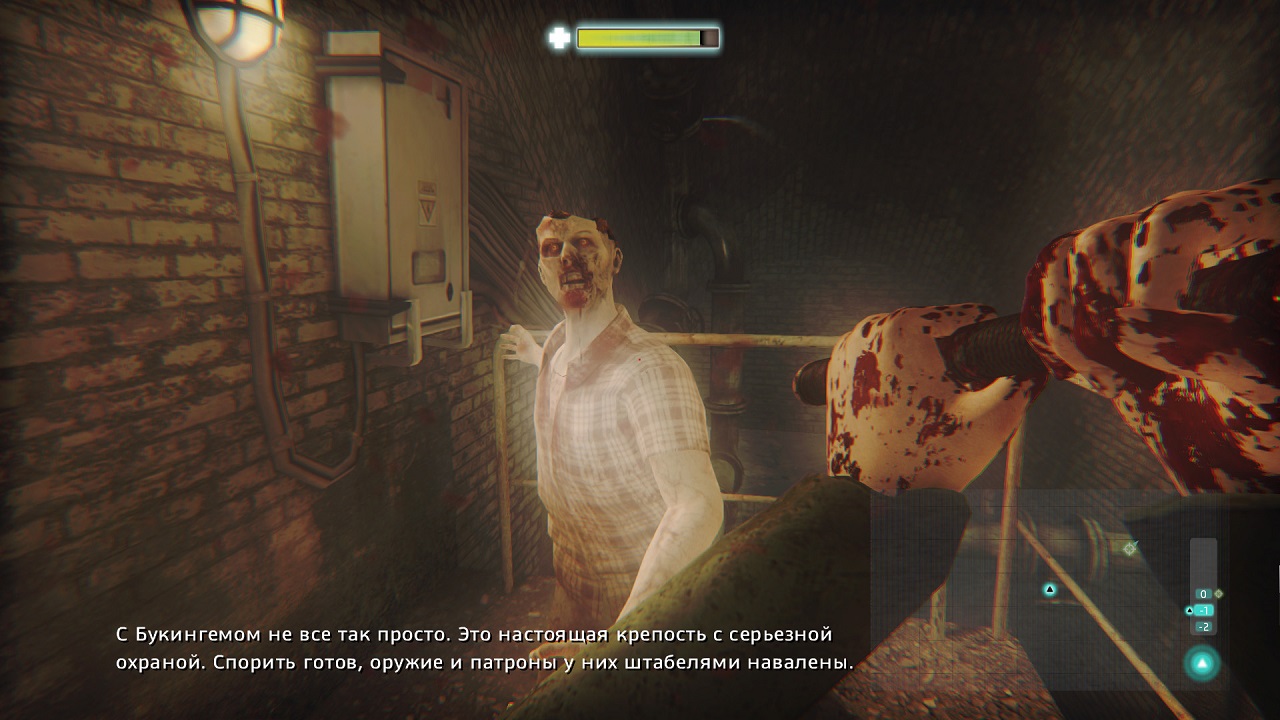Activate the glowing teal radar ping button

click(x=1202, y=662)
